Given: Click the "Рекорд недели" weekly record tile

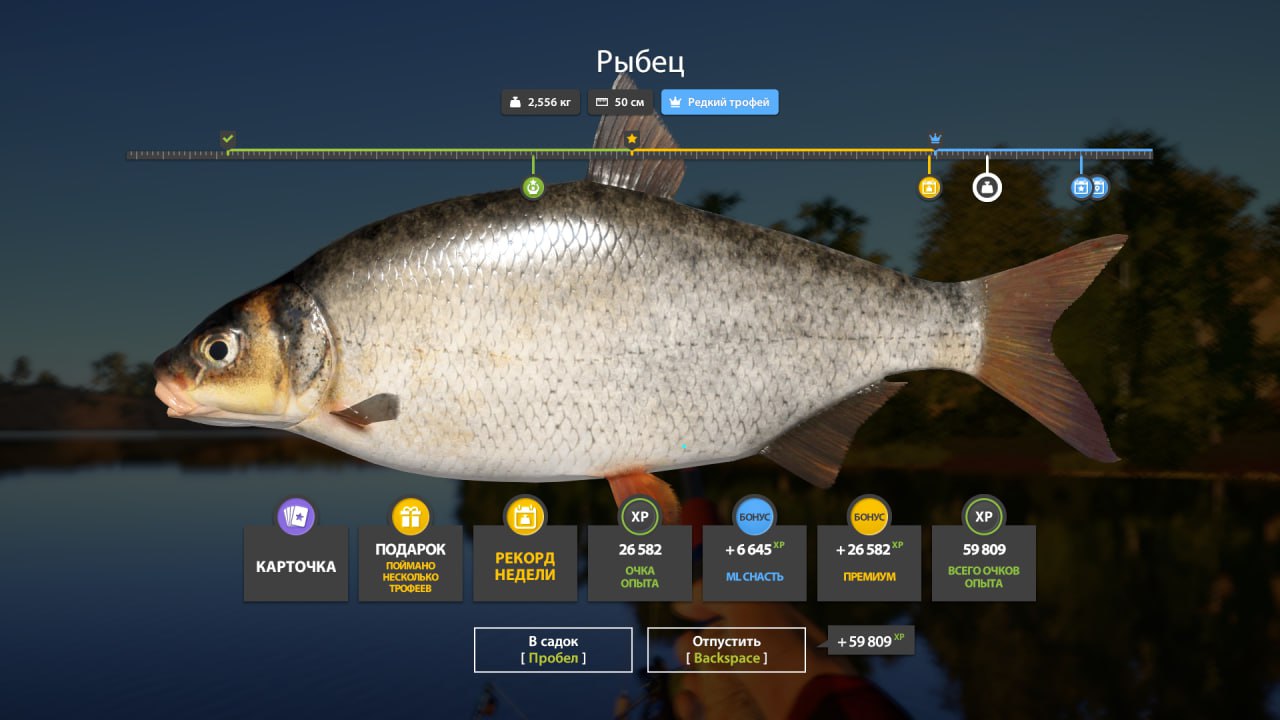Looking at the screenshot, I should (x=525, y=564).
